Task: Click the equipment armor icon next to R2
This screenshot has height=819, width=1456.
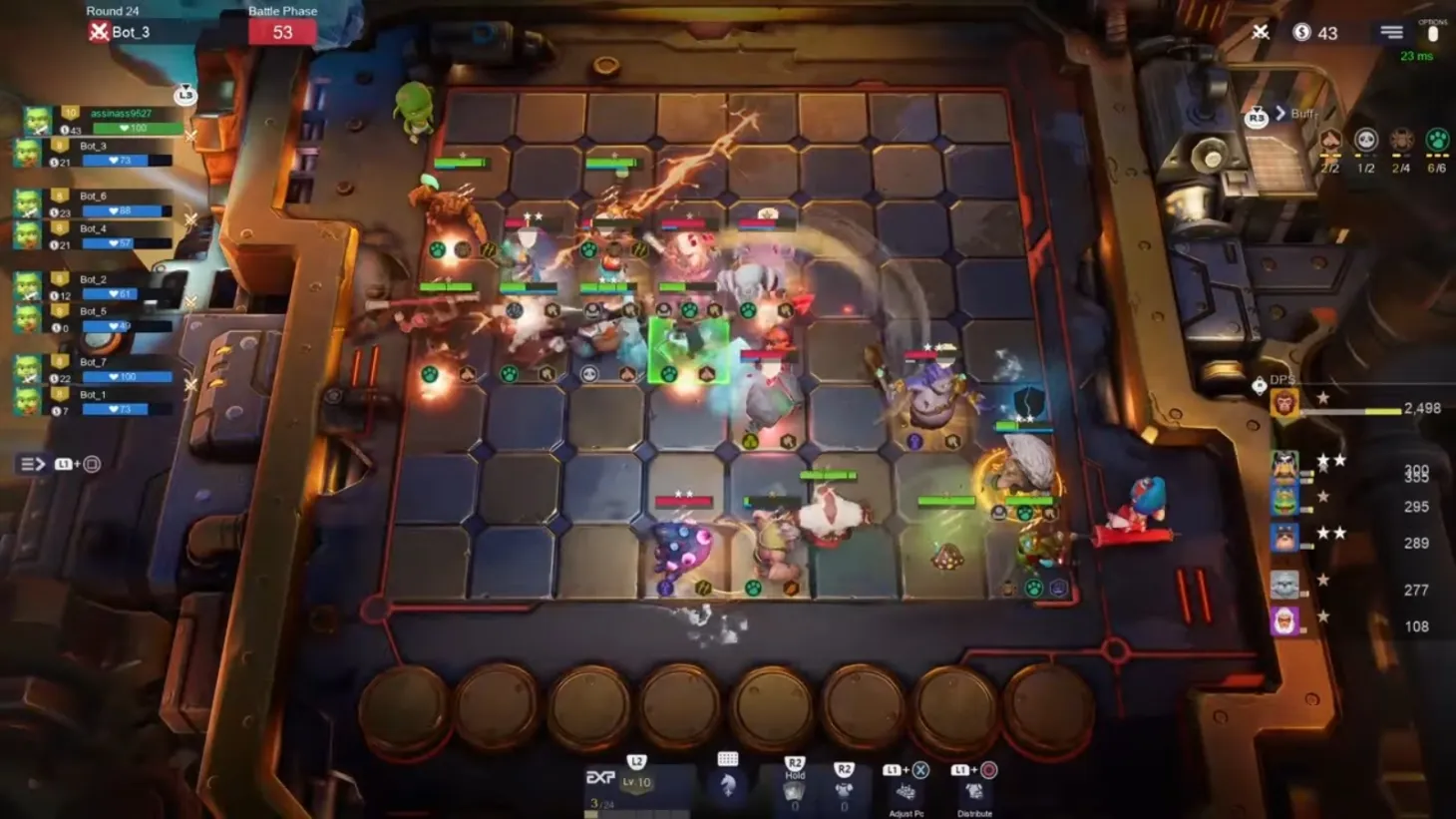Action: click(x=844, y=788)
